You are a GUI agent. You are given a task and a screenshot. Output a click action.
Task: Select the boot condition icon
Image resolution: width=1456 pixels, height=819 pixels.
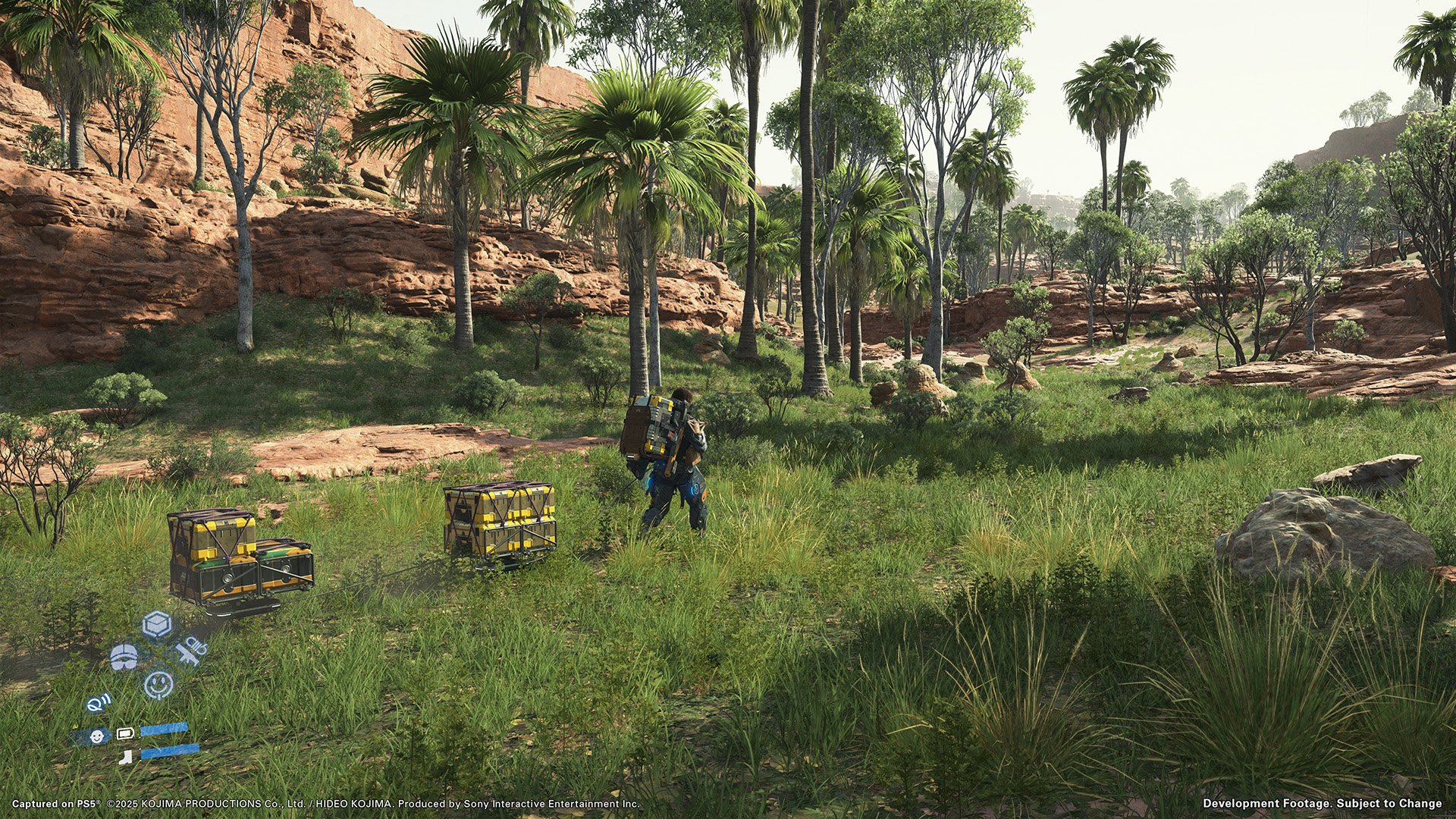(124, 757)
